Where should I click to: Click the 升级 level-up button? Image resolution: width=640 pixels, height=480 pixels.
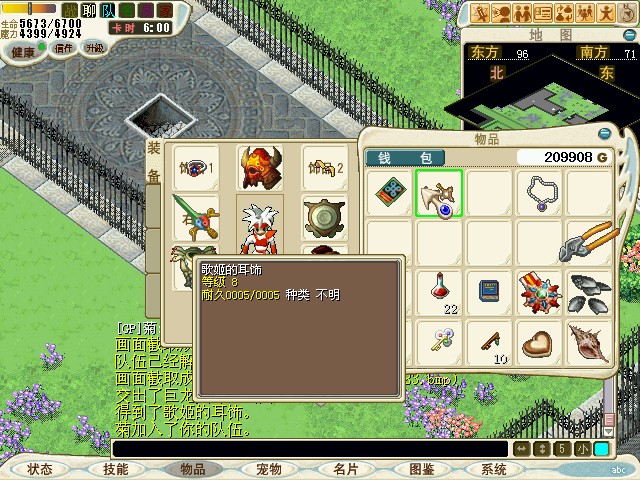[93, 47]
